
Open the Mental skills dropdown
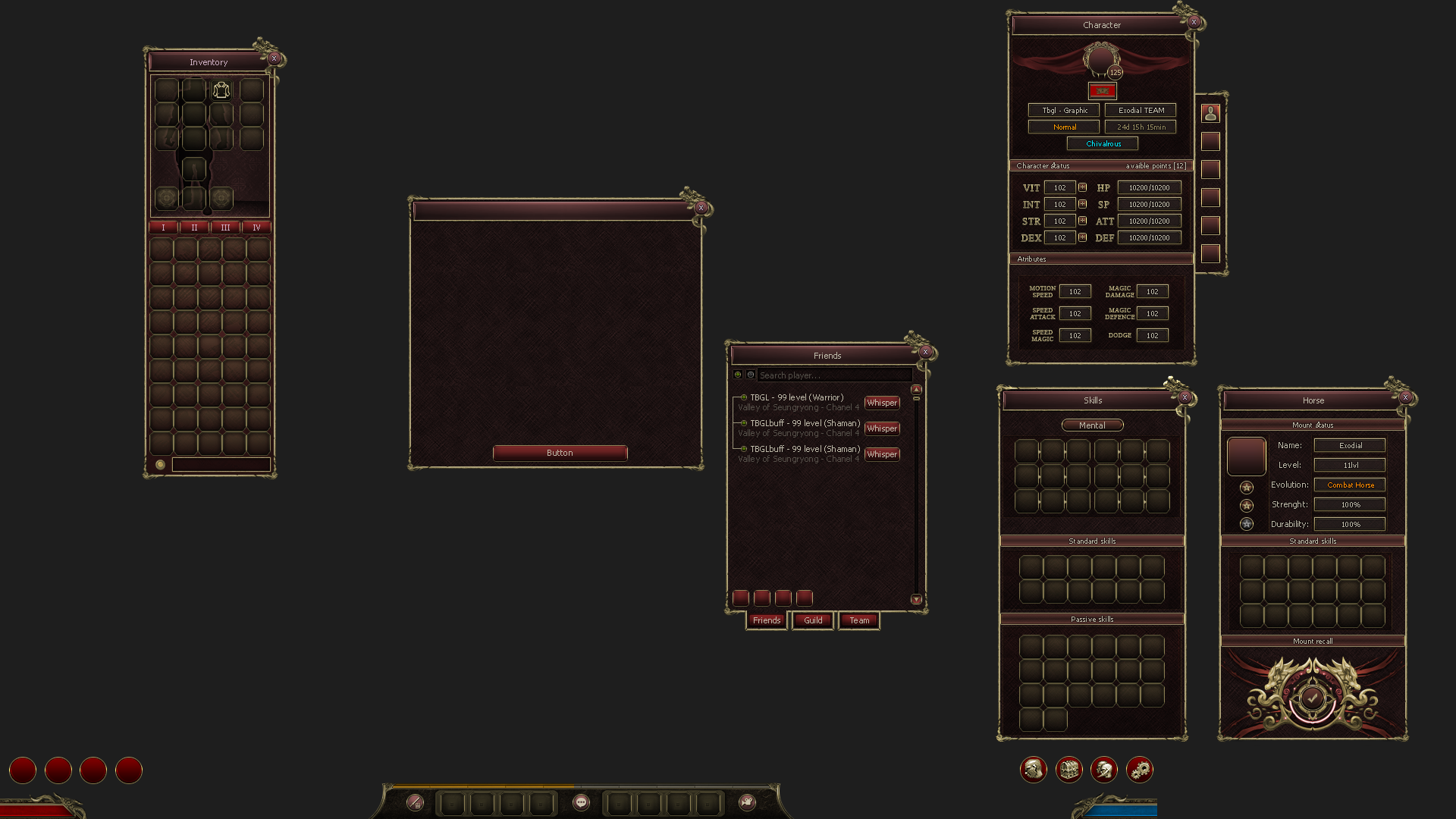coord(1092,425)
